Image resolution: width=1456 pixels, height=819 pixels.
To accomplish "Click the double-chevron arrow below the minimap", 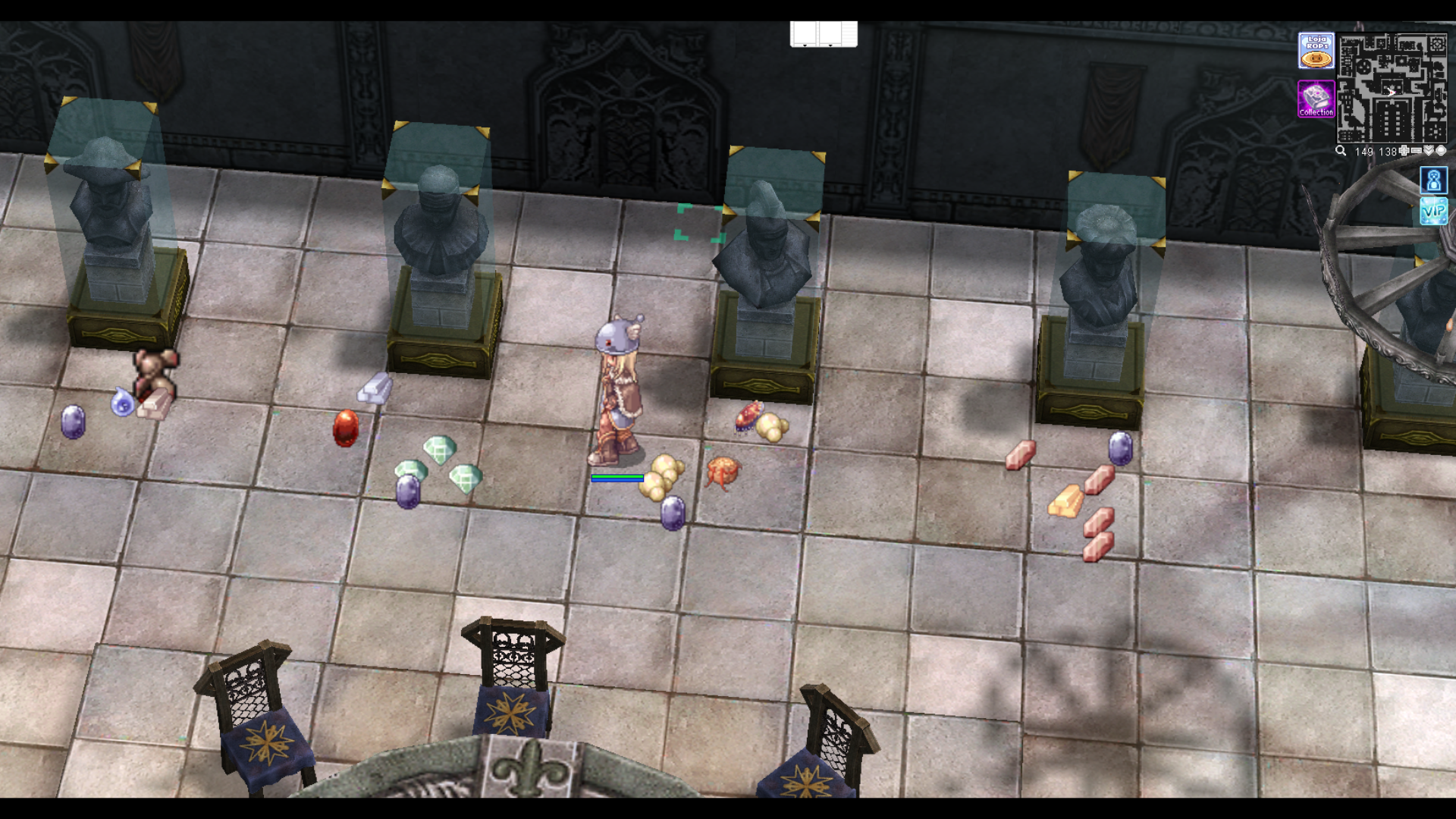I will click(1429, 151).
